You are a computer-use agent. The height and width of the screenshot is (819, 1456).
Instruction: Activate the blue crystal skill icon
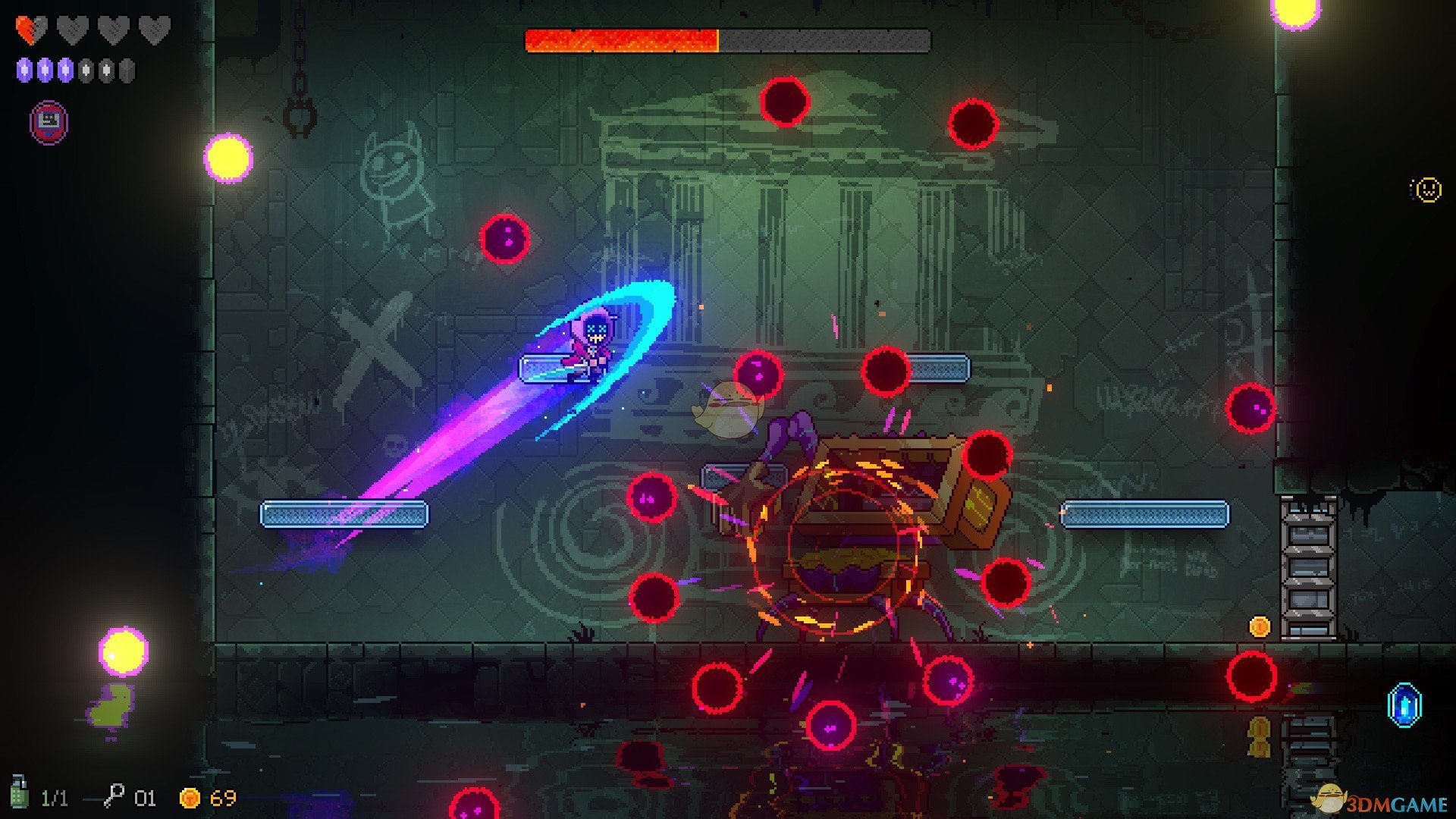pyautogui.click(x=1404, y=705)
